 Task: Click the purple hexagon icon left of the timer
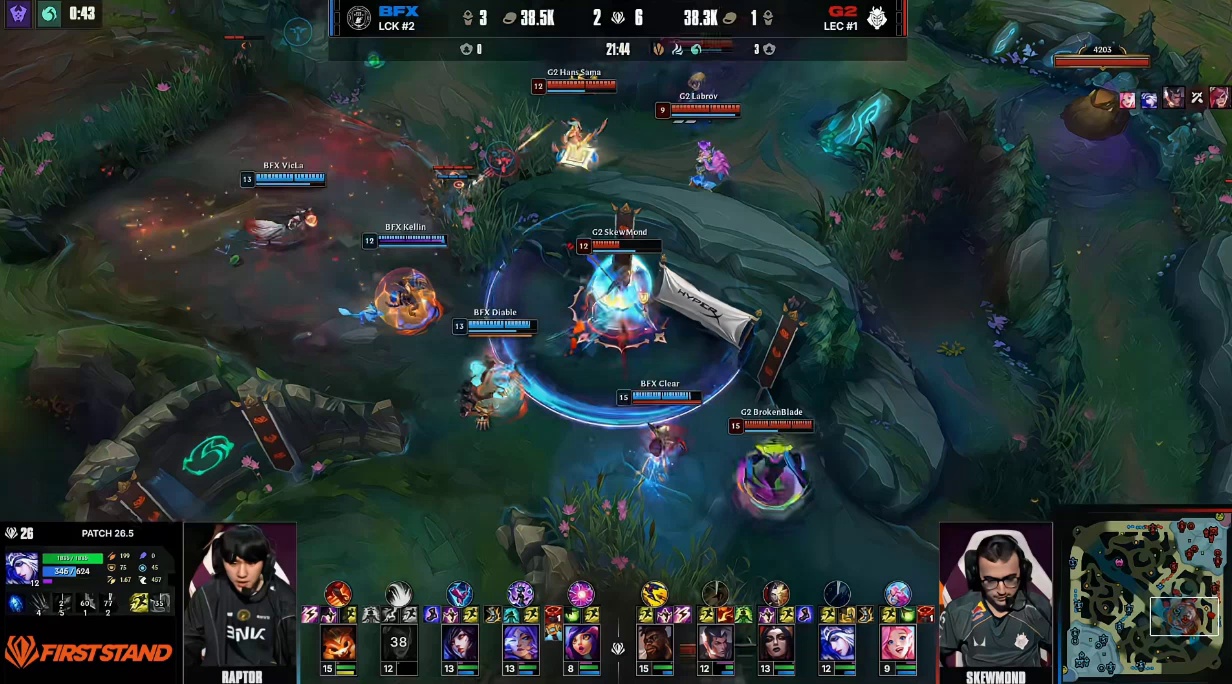point(19,14)
